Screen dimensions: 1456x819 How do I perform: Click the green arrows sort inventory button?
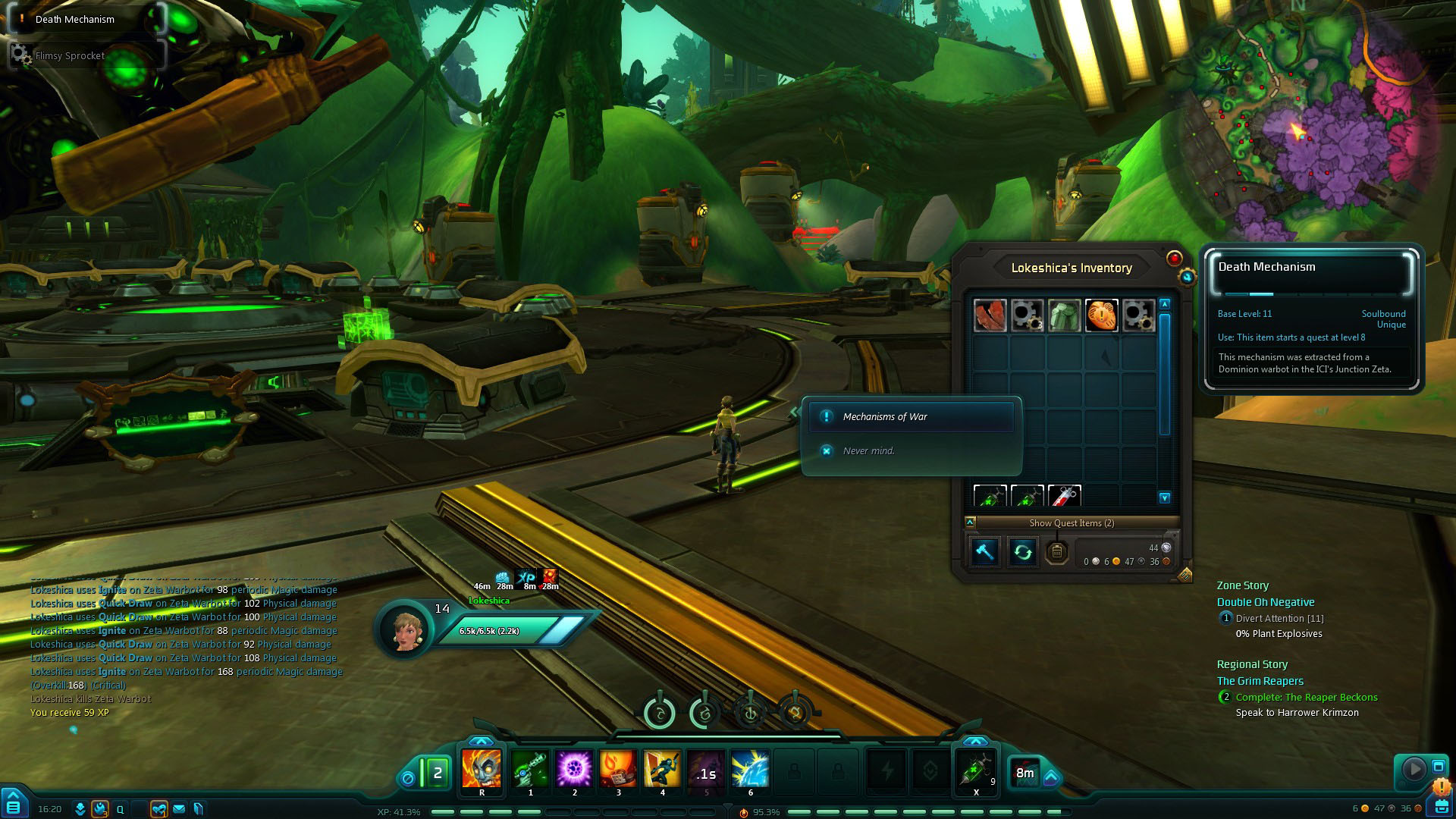[1022, 552]
